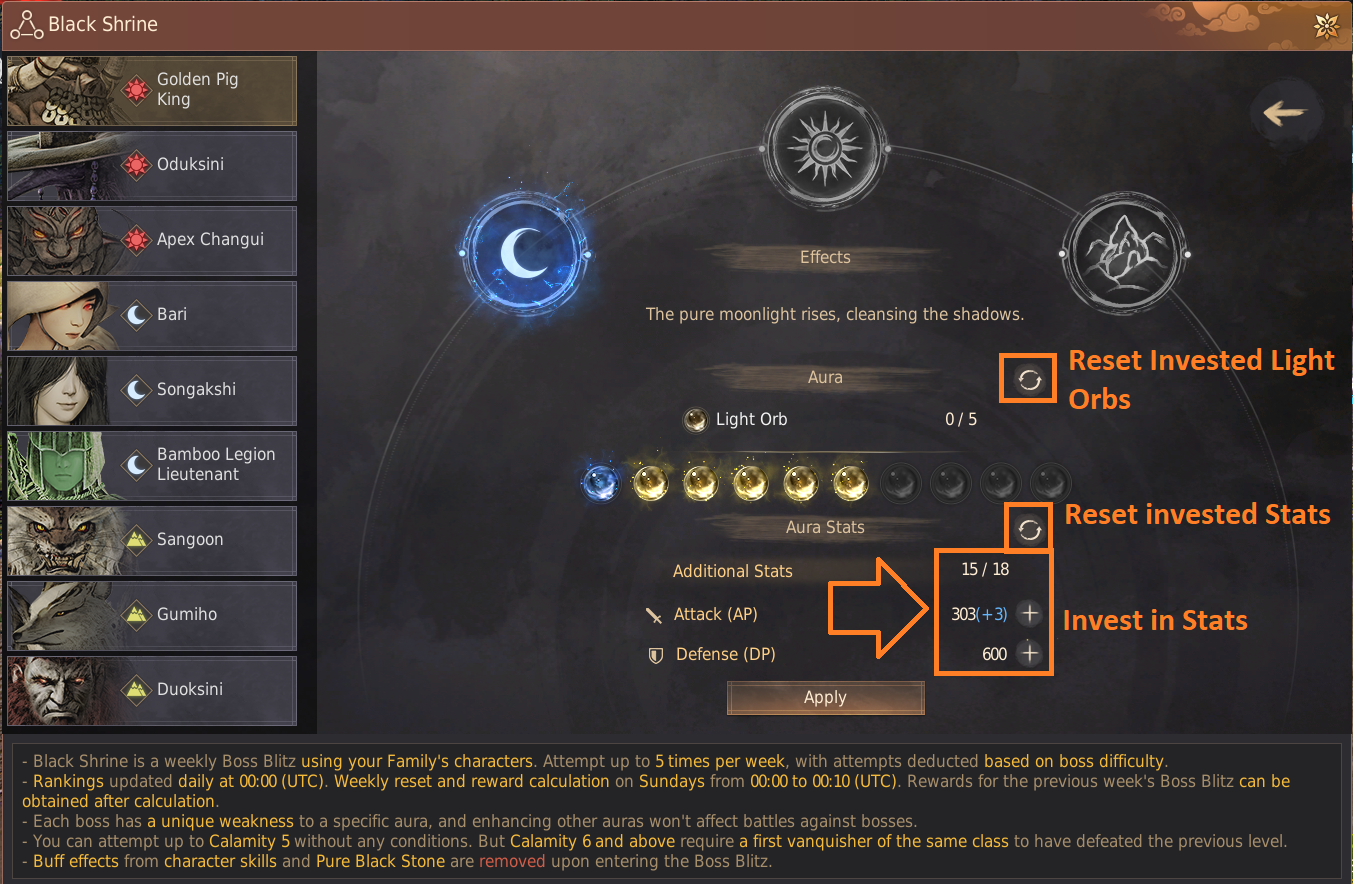Select the Songakshi boss row
This screenshot has width=1353, height=884.
[152, 390]
